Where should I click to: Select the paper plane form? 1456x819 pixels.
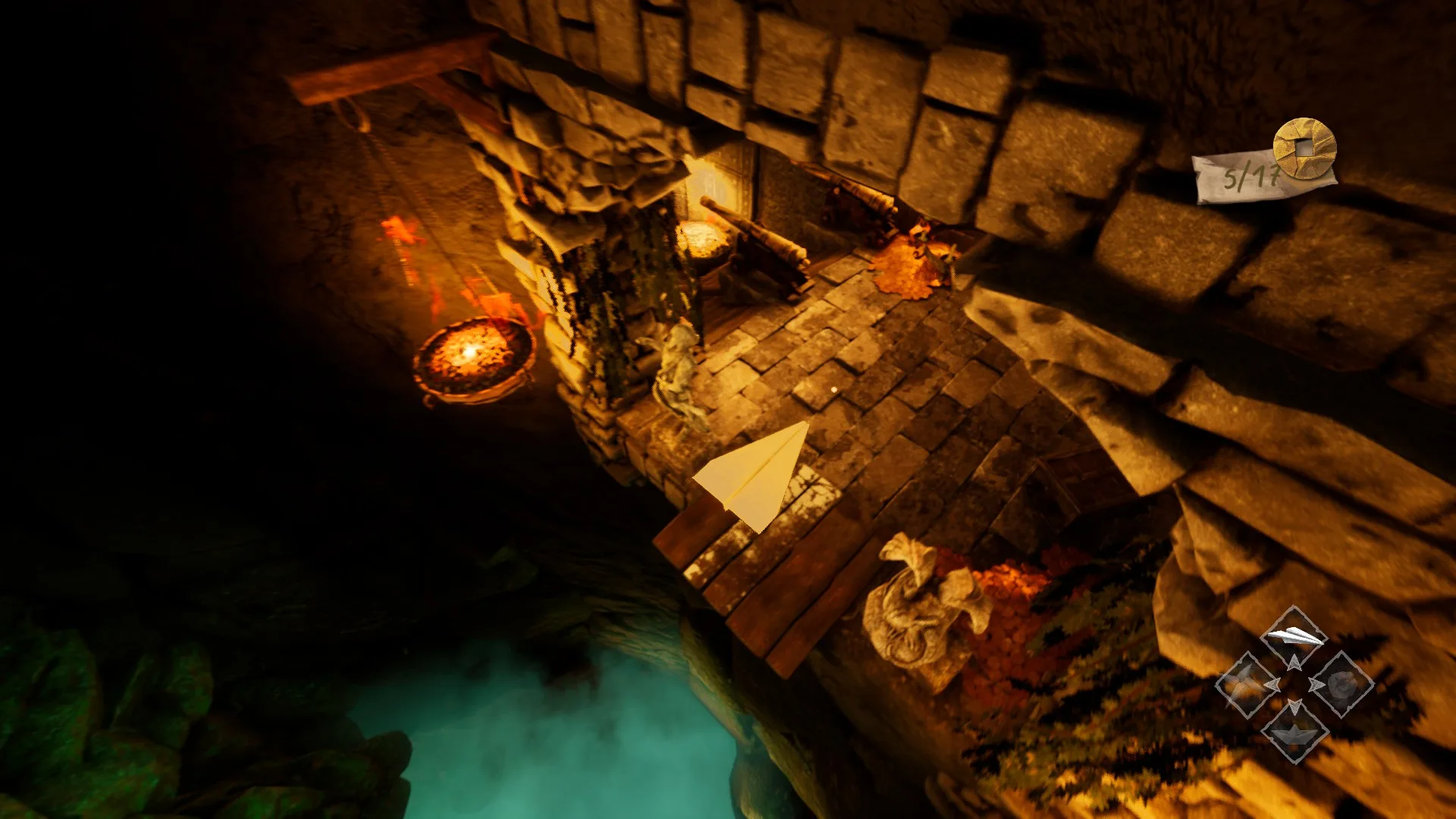pos(1294,637)
